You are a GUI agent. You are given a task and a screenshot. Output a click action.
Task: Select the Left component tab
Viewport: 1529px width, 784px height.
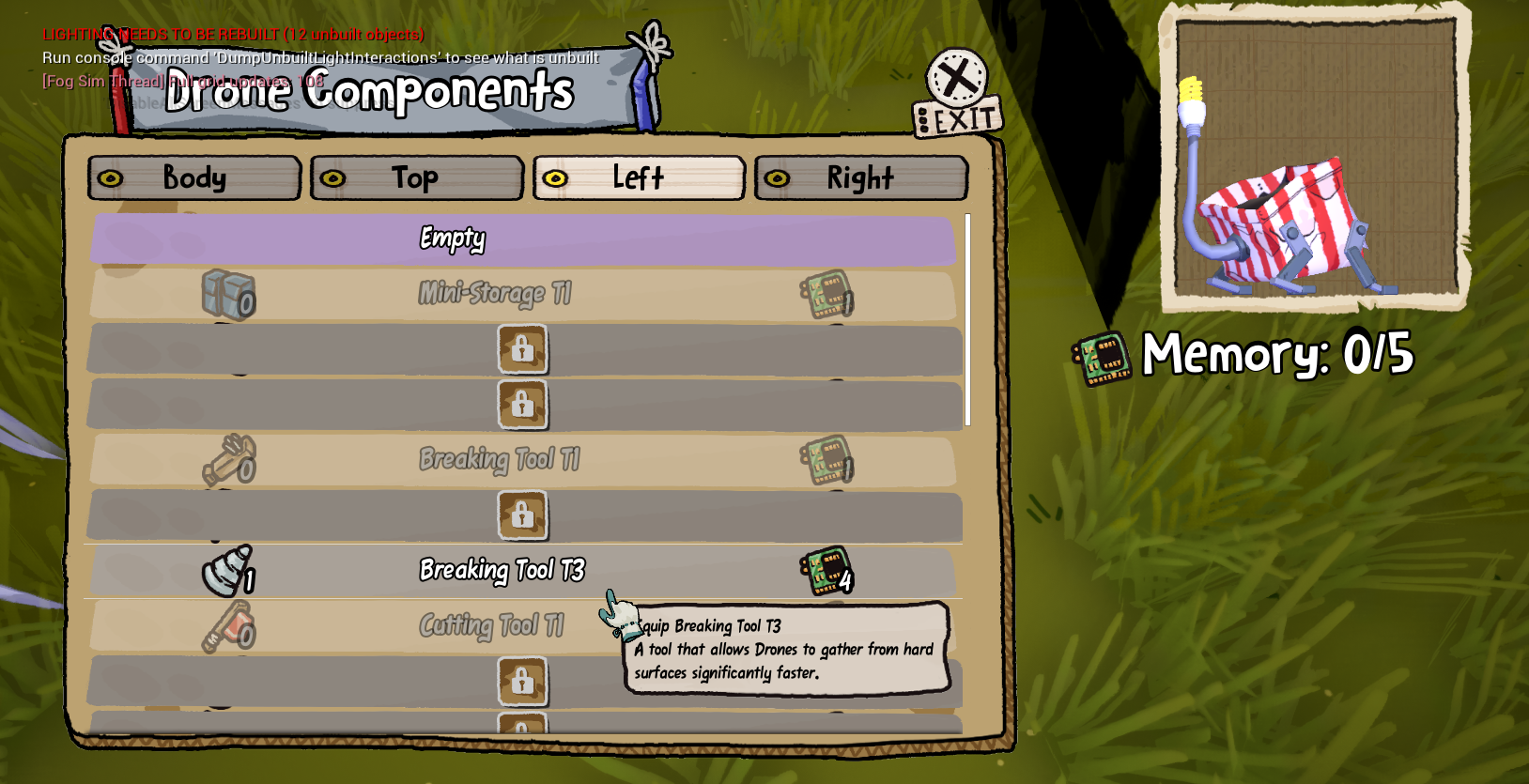click(x=639, y=178)
